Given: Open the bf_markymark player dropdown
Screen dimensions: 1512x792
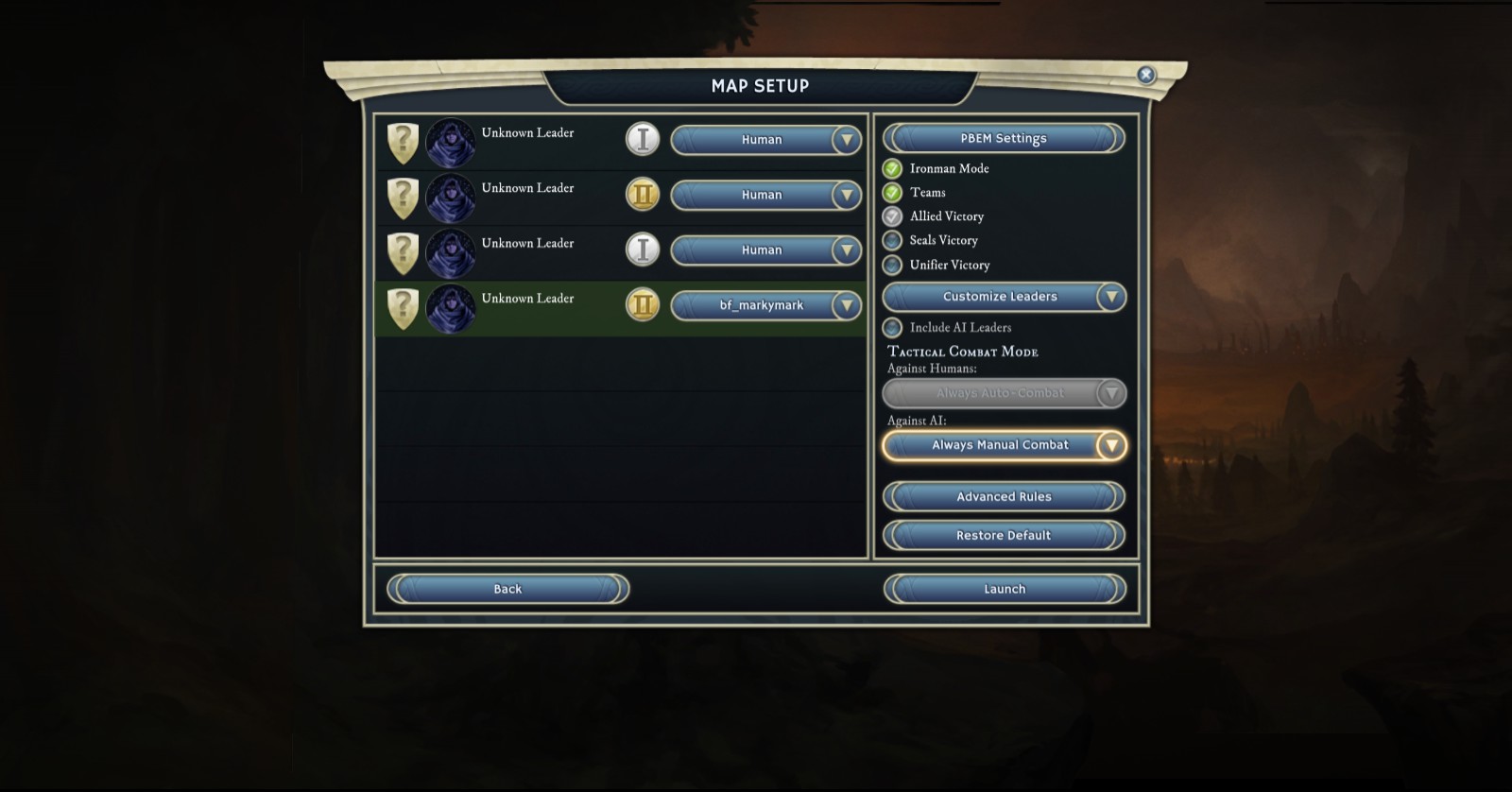Looking at the screenshot, I should pos(765,305).
